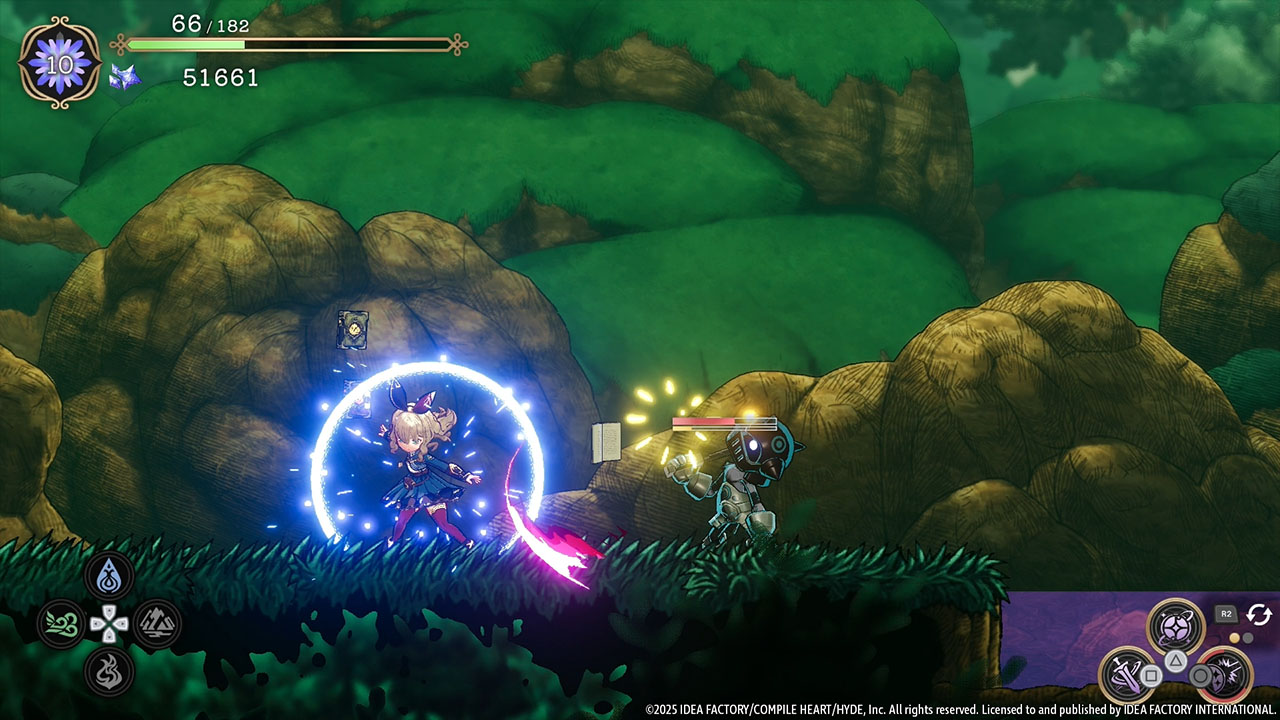Image resolution: width=1280 pixels, height=720 pixels.
Task: Click the blue crystal currency icon
Action: click(125, 77)
